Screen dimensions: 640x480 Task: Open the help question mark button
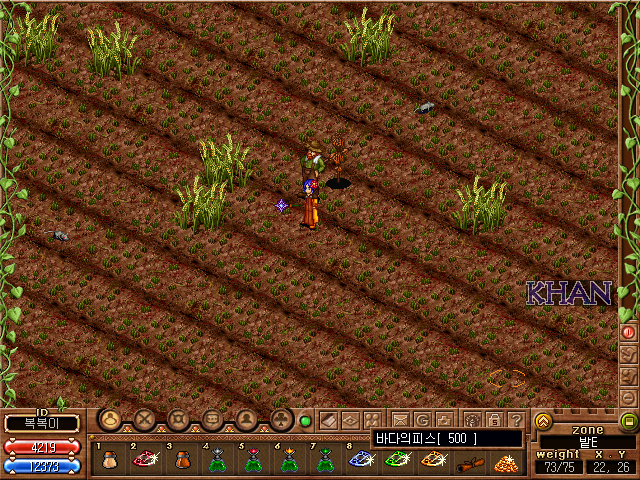pyautogui.click(x=516, y=420)
